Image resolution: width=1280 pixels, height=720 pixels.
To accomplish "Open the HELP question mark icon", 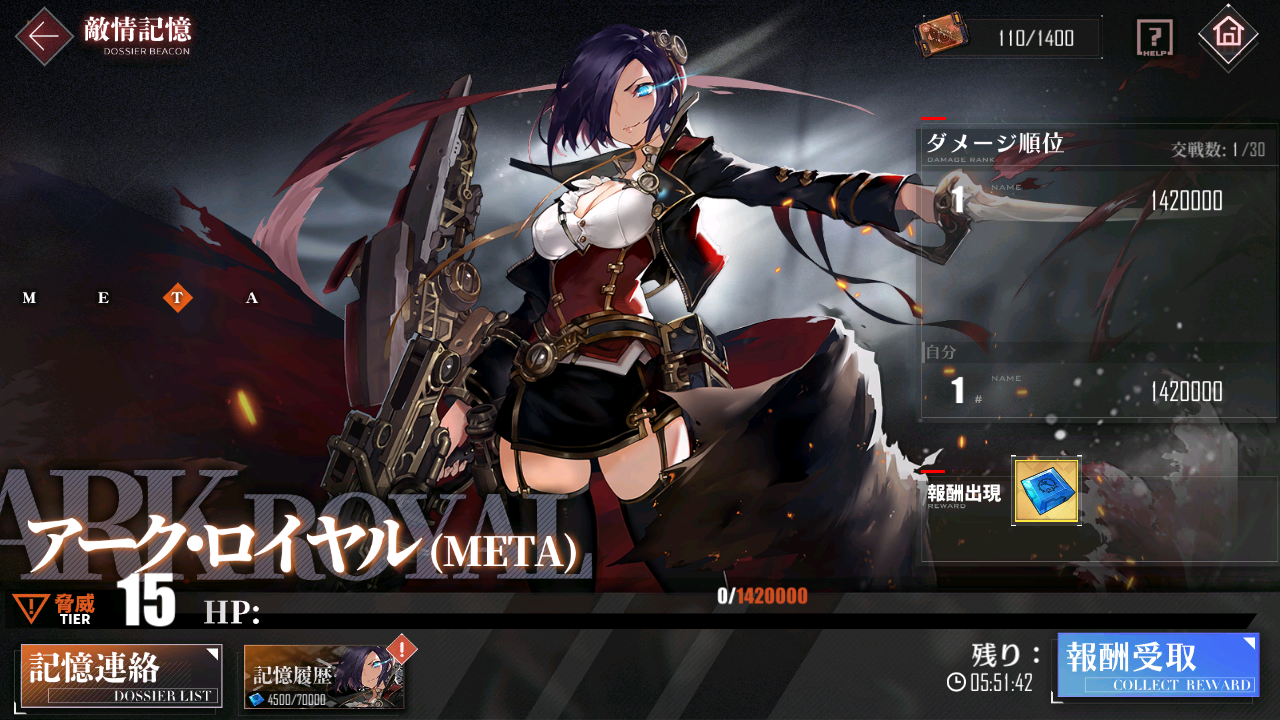I will tap(1155, 39).
